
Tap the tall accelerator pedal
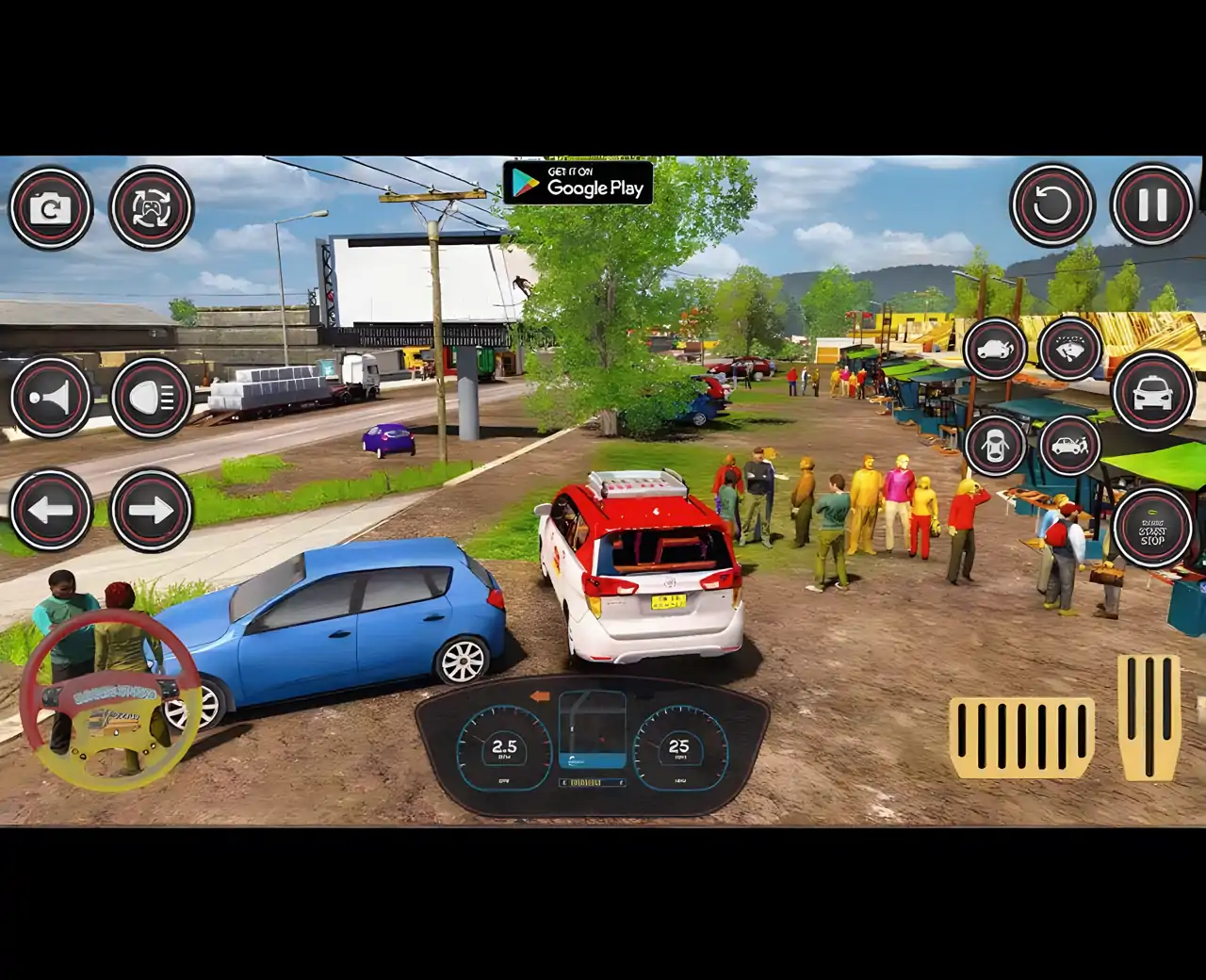[x=1149, y=716]
